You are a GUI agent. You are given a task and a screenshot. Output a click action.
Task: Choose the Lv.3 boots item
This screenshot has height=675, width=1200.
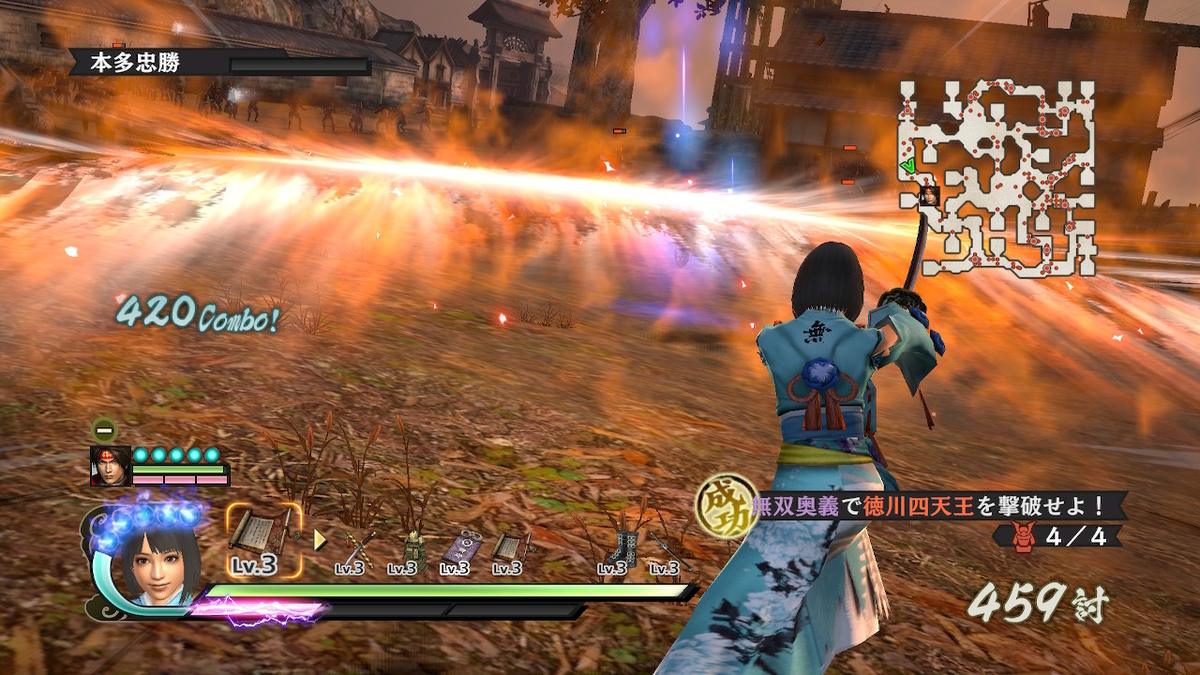click(621, 550)
